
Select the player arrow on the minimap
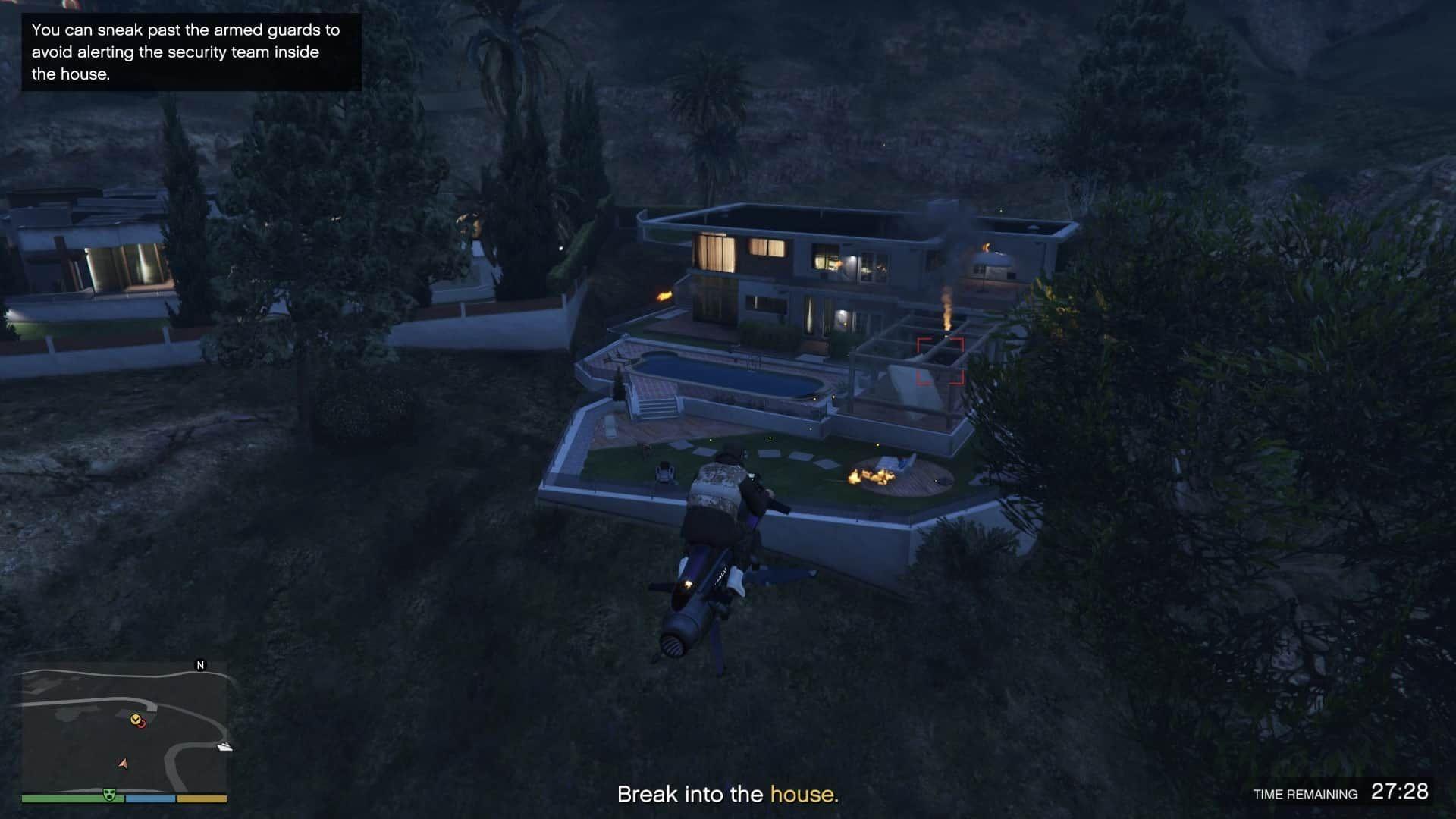pyautogui.click(x=123, y=764)
